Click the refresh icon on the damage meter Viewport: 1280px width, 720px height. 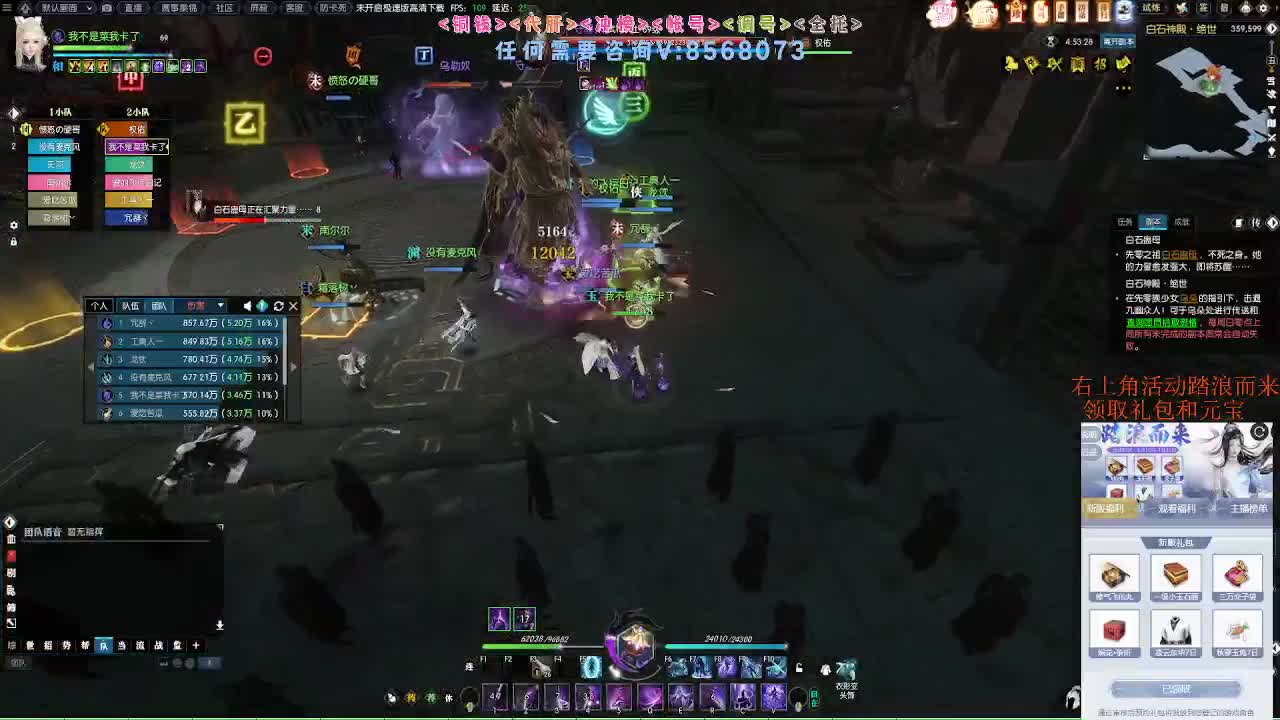(278, 306)
